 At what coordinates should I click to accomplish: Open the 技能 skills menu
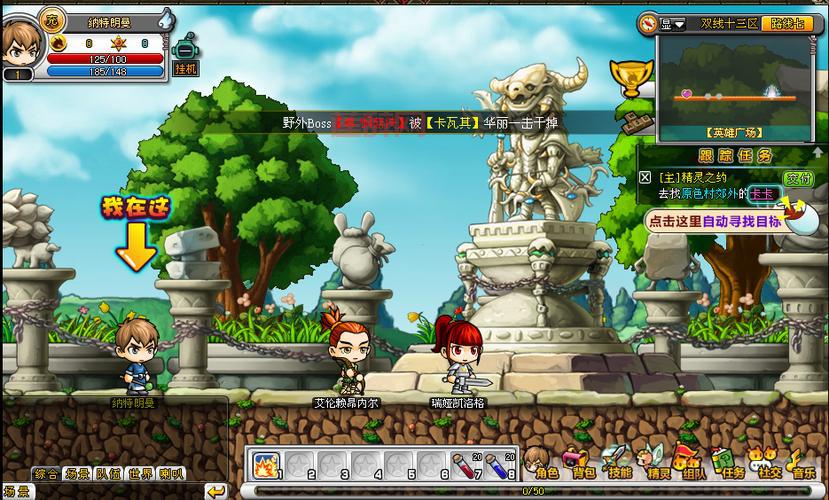pos(618,463)
